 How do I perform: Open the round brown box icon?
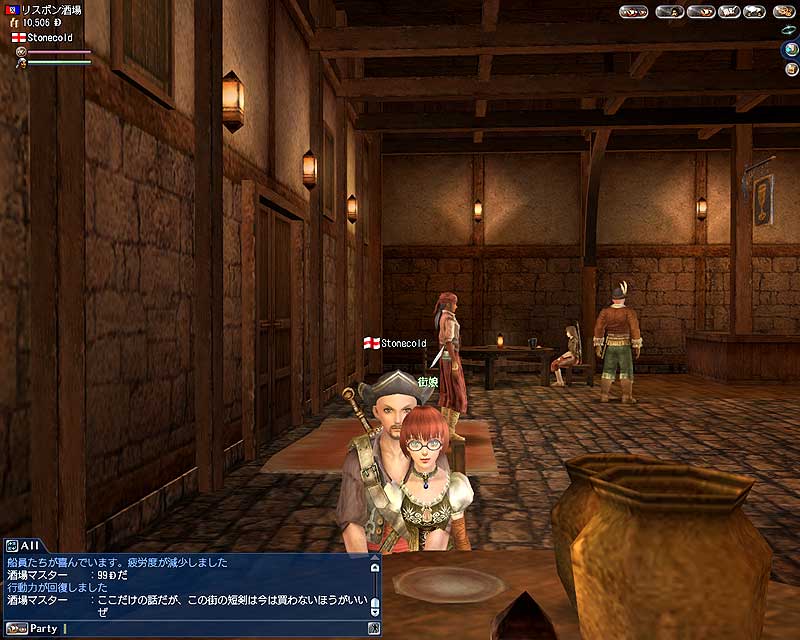790,70
